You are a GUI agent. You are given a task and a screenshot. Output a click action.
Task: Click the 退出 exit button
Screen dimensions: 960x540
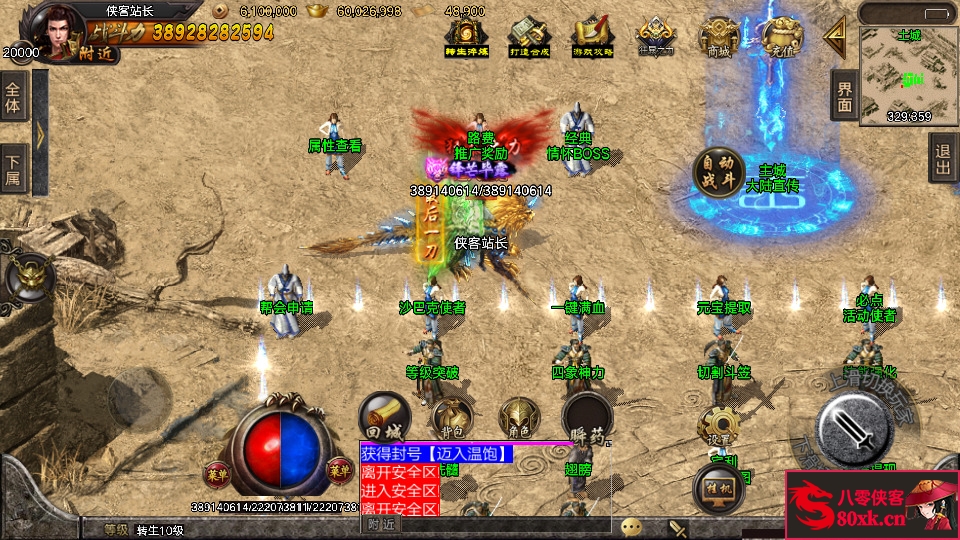tap(943, 158)
